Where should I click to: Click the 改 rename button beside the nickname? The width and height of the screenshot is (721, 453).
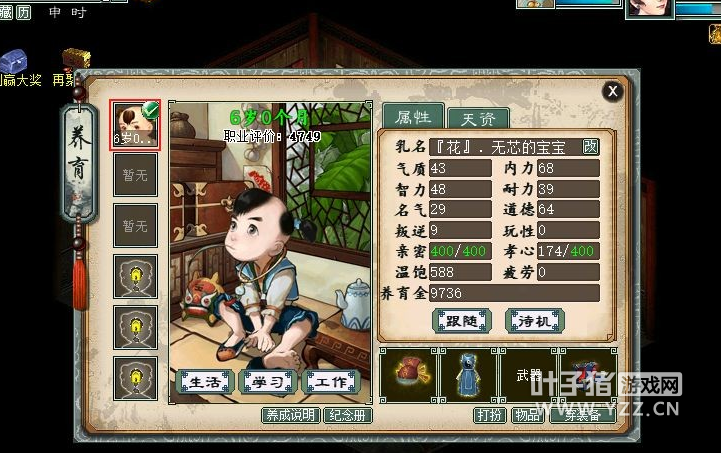coord(590,147)
